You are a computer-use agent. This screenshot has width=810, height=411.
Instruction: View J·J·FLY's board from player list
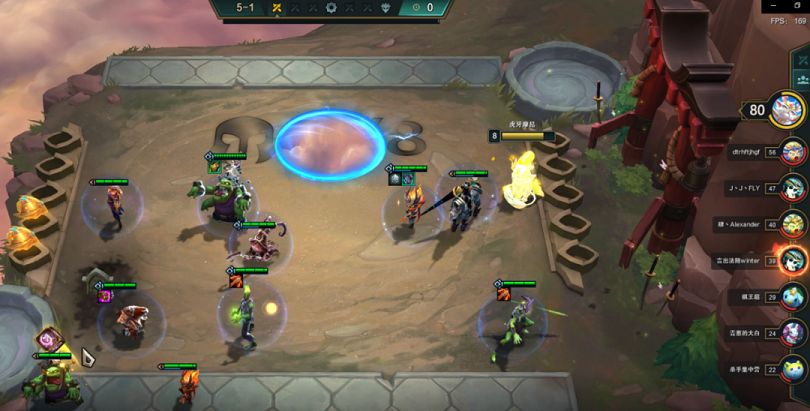tap(793, 188)
